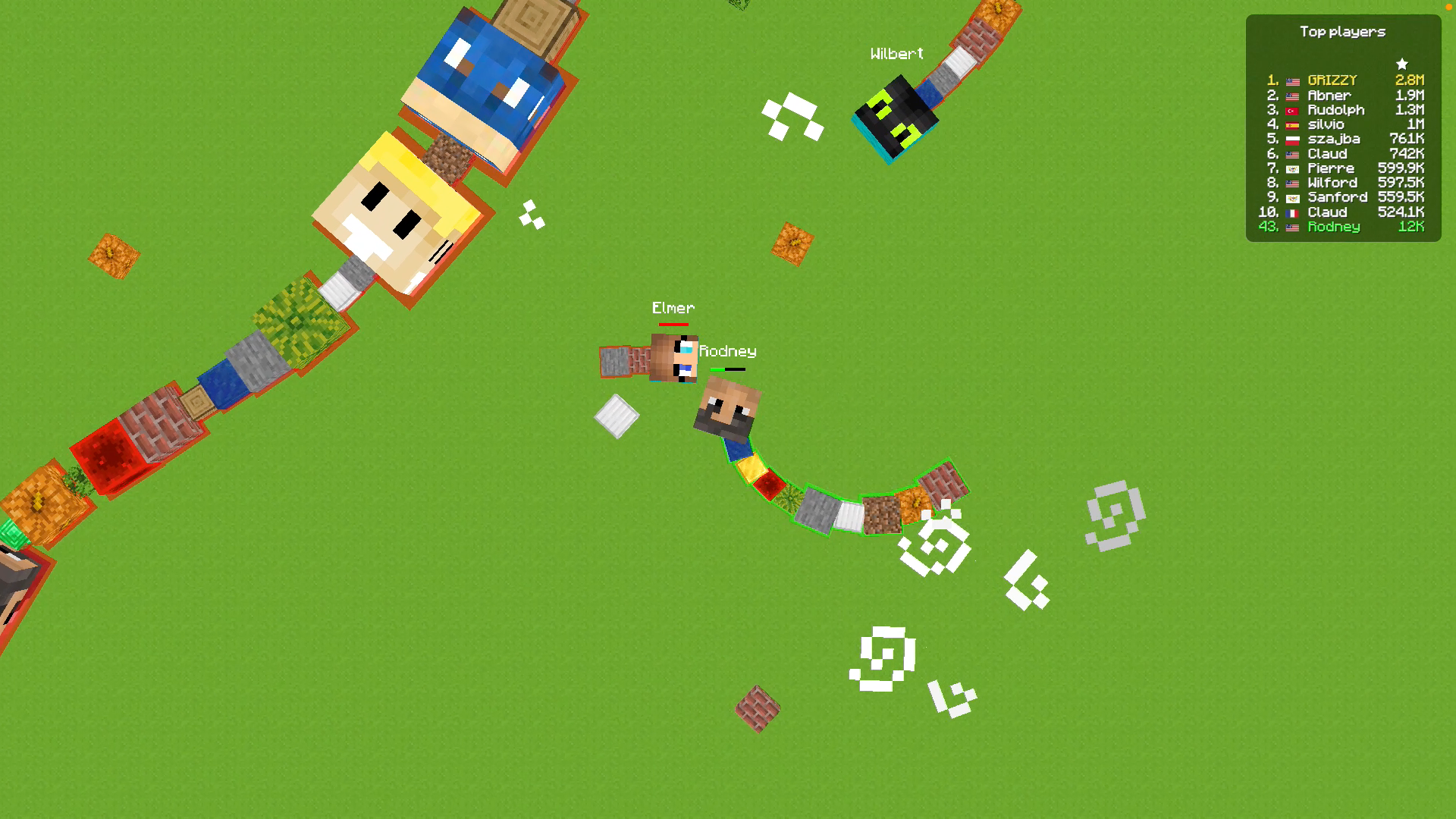1456x819 pixels.
Task: Click szajba's score of 761K
Action: tap(1408, 140)
